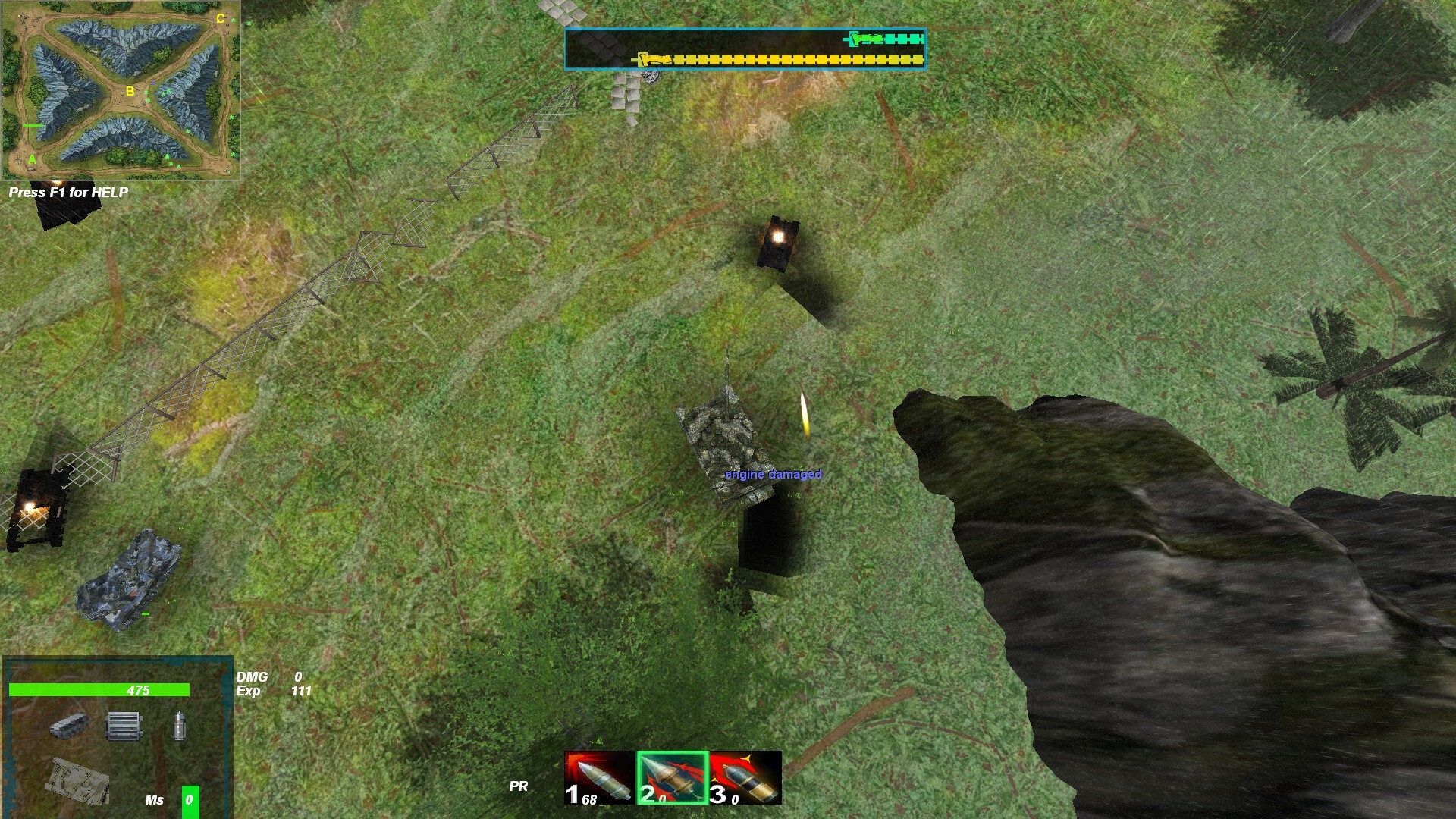Expand point A on the minimap
The image size is (1456, 819).
click(x=32, y=159)
